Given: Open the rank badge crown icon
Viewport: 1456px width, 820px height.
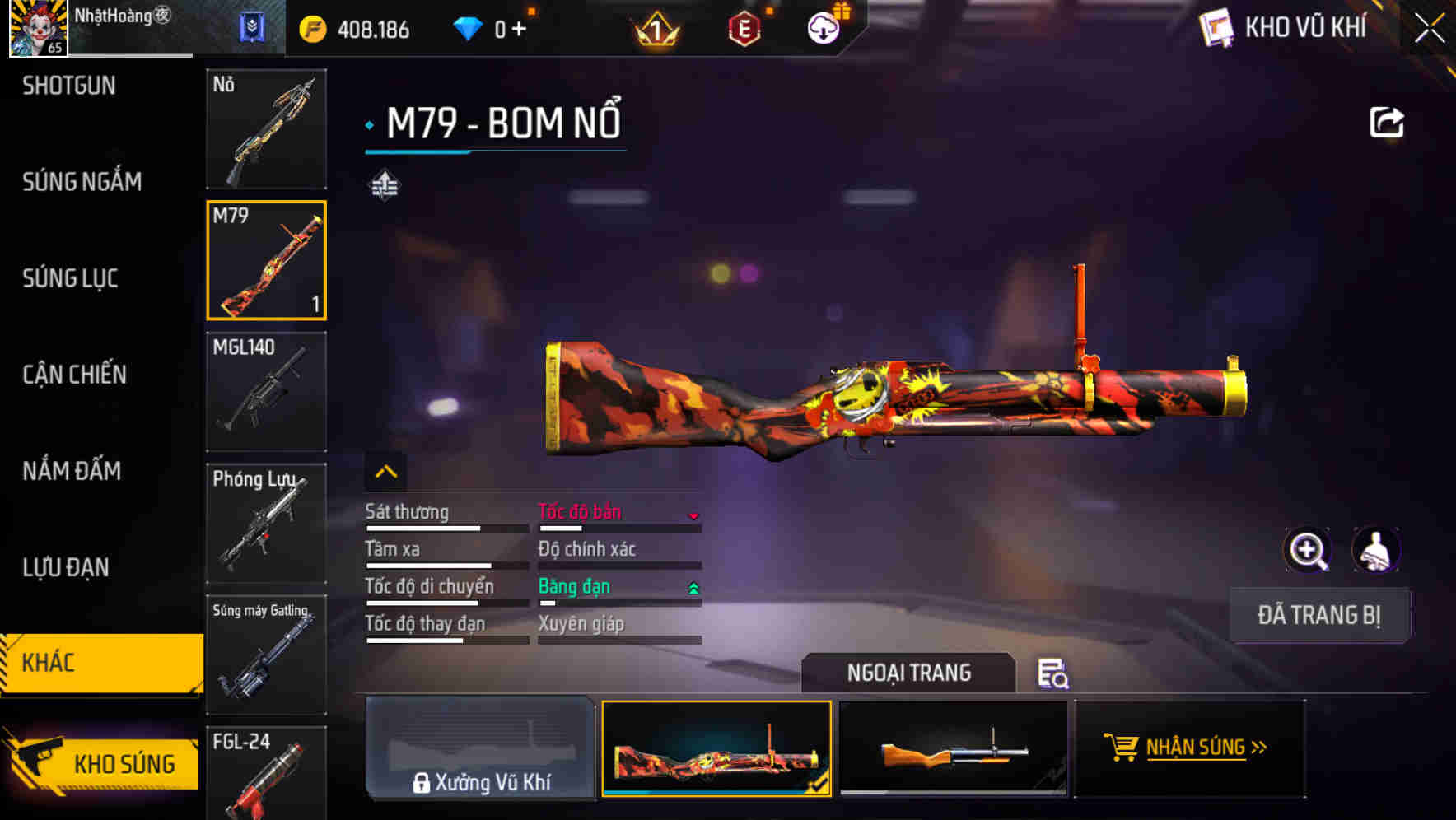Looking at the screenshot, I should click(656, 27).
